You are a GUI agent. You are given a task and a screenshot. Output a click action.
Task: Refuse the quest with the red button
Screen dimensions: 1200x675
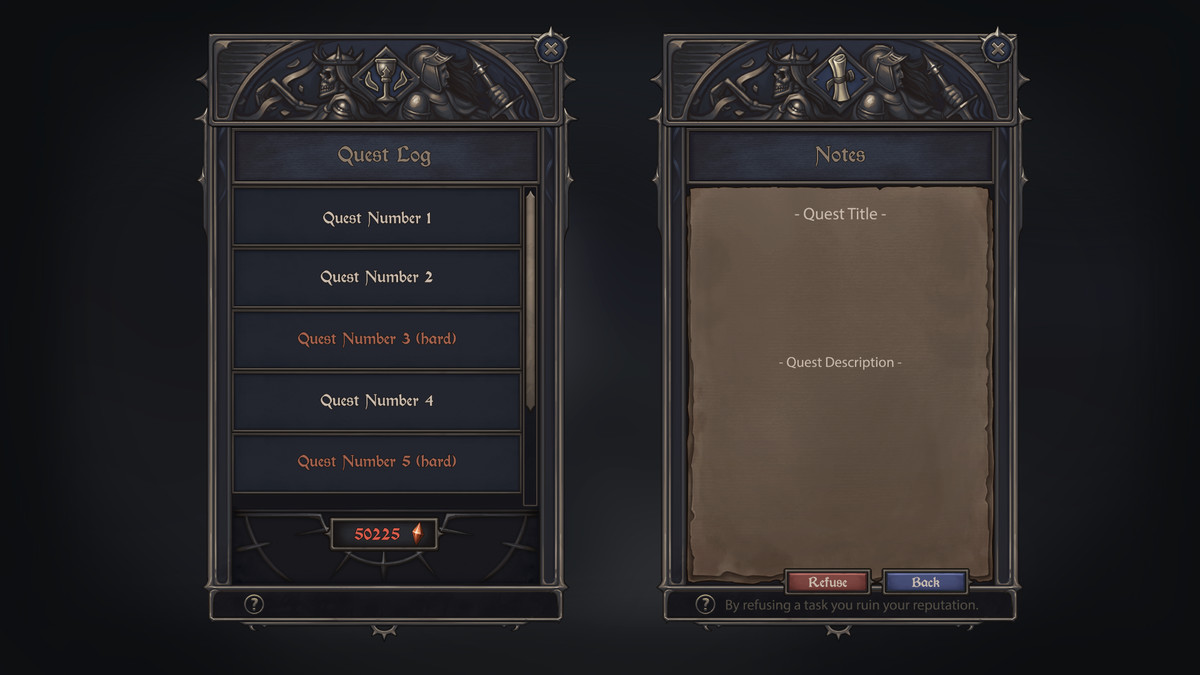click(827, 582)
